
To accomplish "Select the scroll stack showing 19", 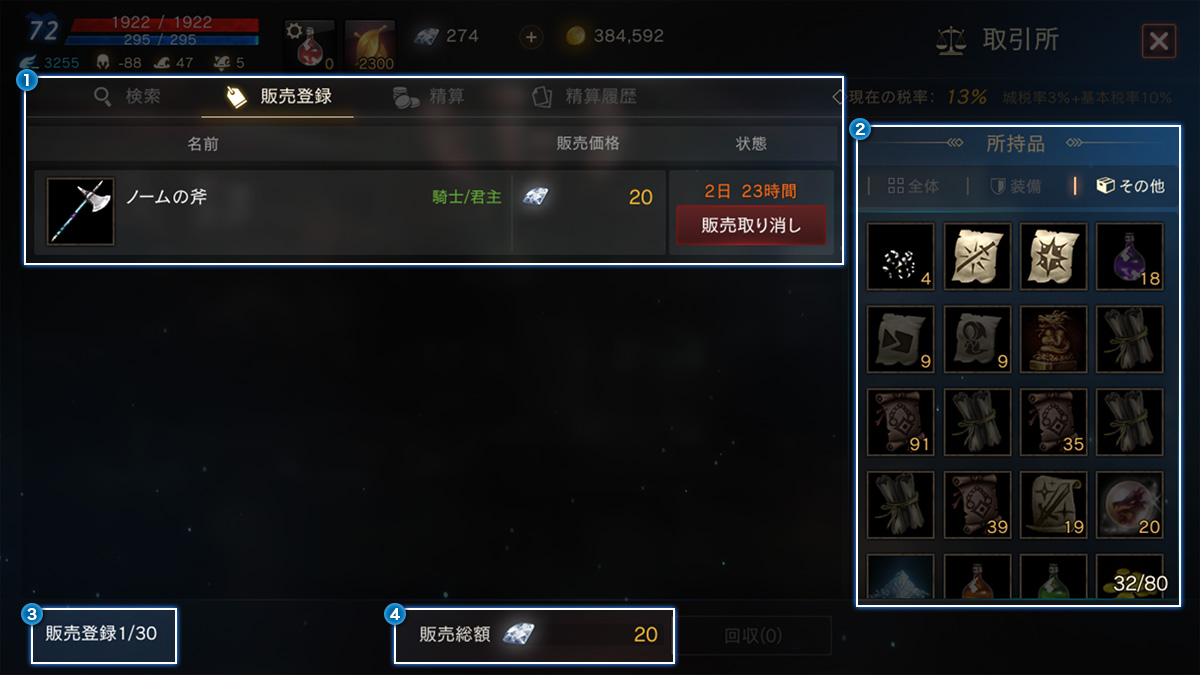I will point(1053,505).
